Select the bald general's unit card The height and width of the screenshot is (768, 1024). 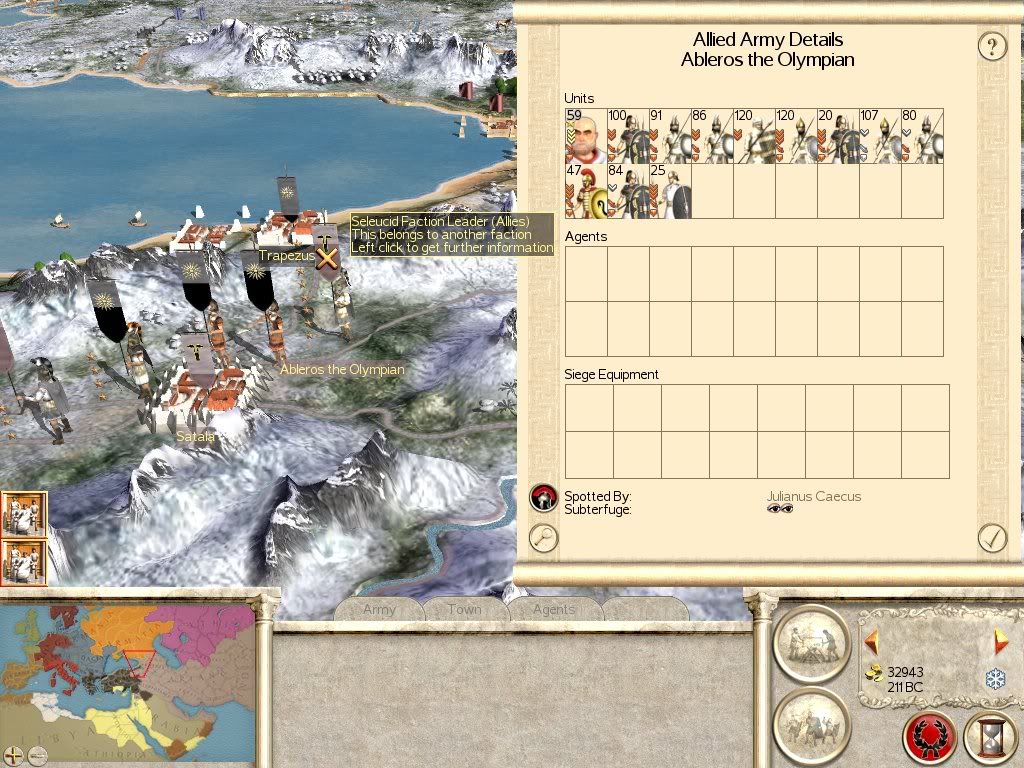coord(586,136)
